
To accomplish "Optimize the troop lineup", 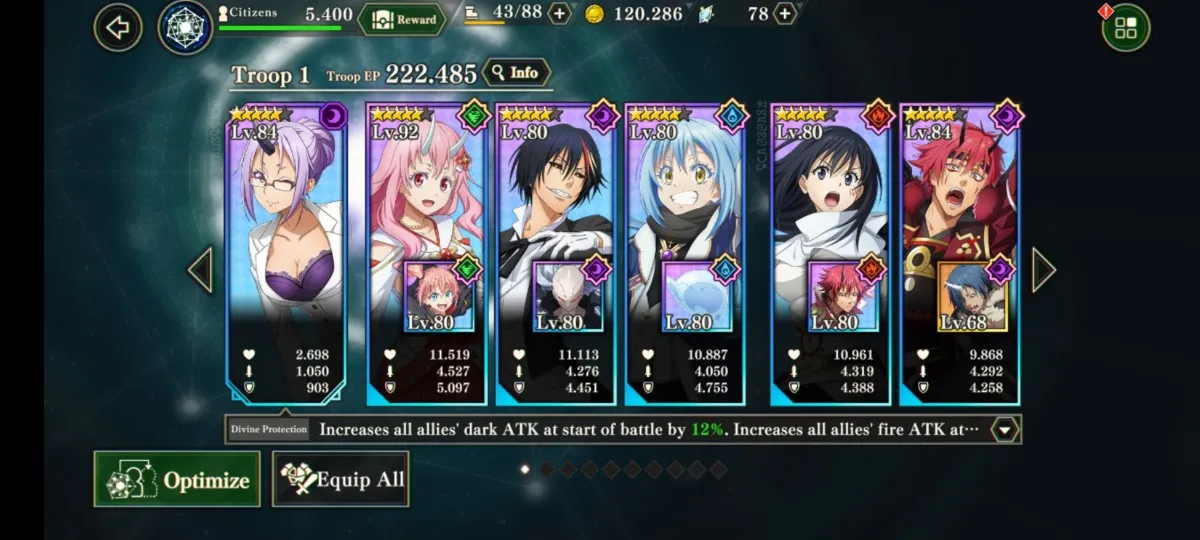I will click(x=177, y=480).
